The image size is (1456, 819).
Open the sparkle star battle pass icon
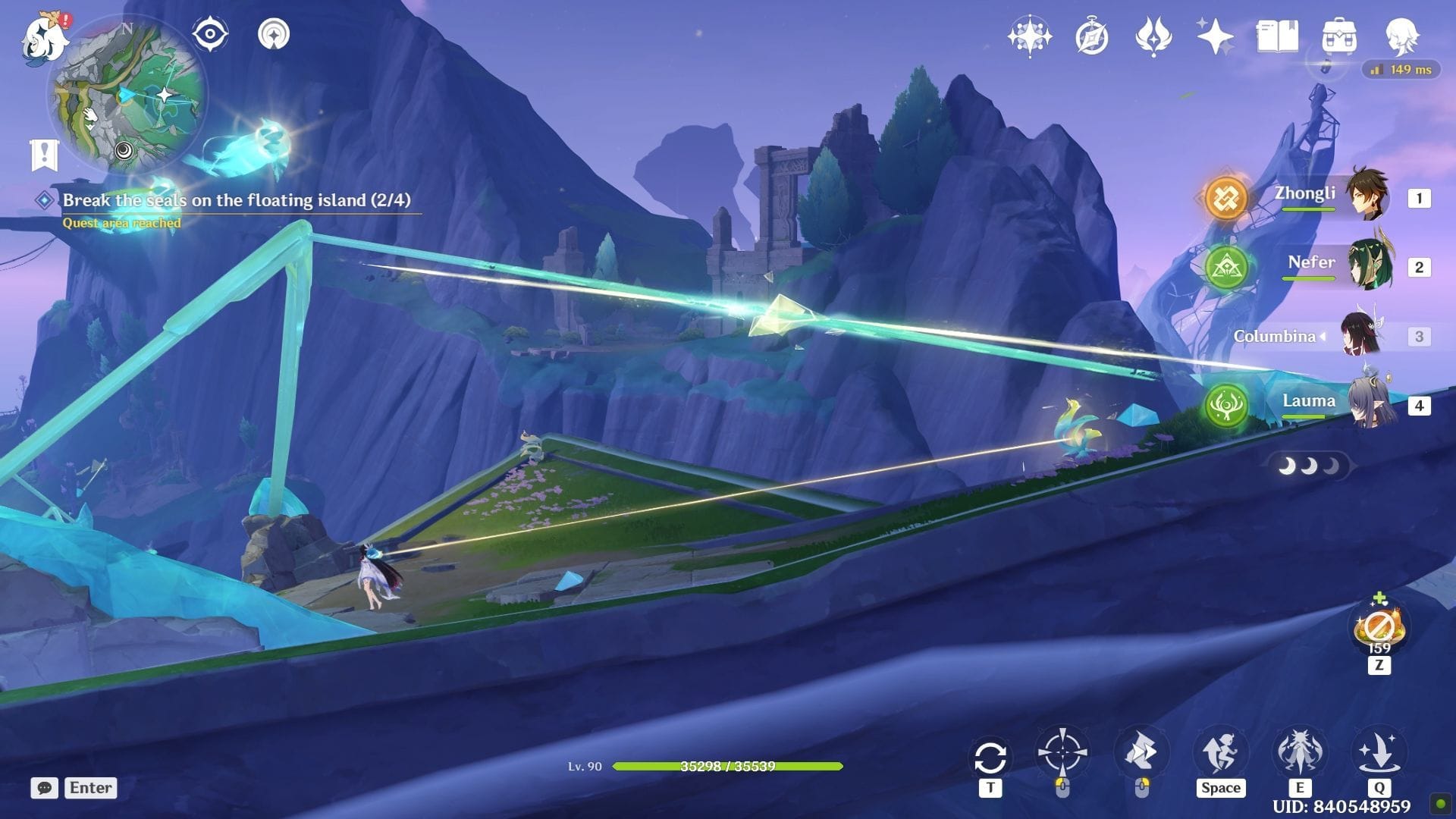(x=1215, y=36)
